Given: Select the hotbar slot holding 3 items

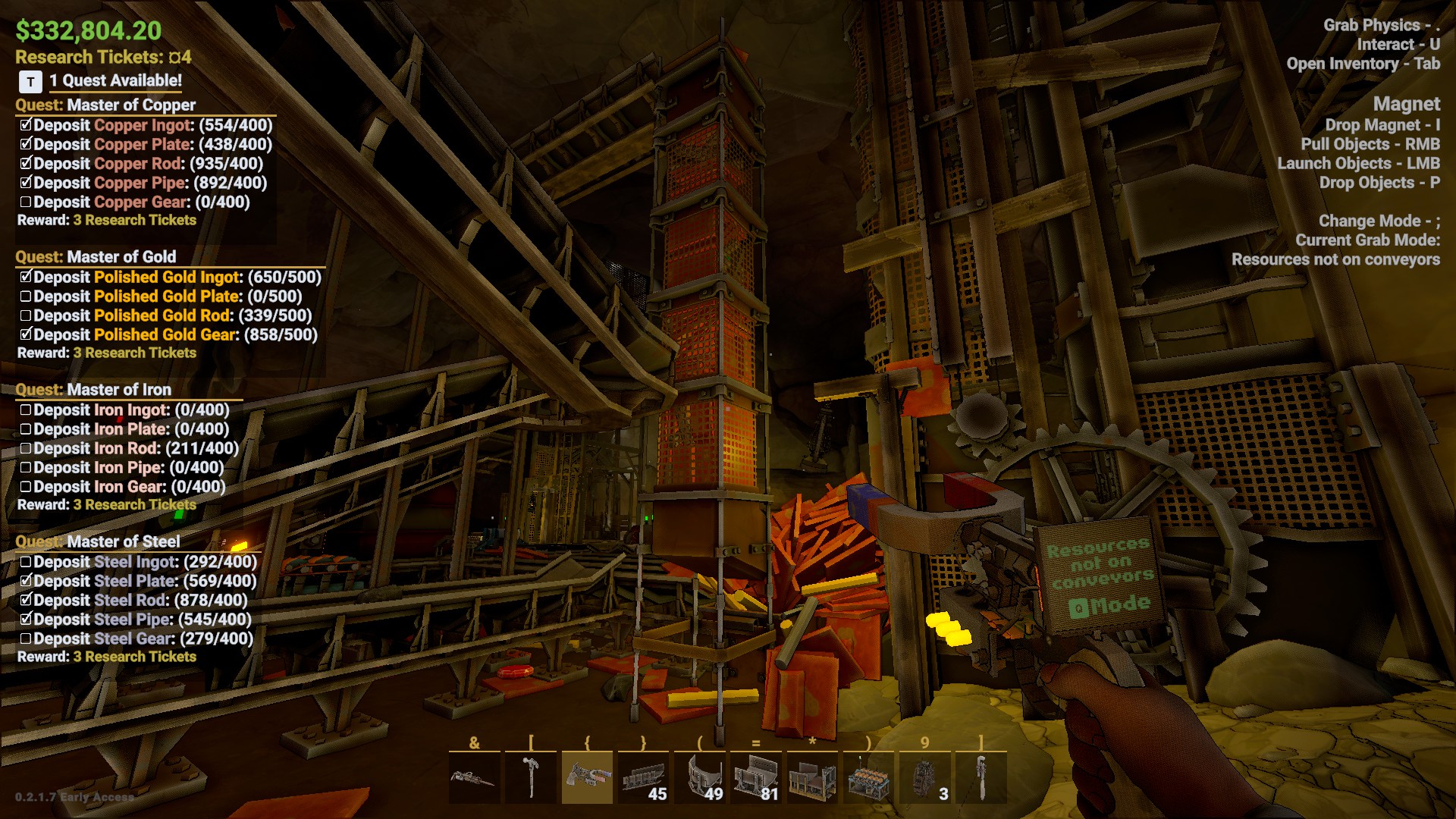Looking at the screenshot, I should 924,777.
